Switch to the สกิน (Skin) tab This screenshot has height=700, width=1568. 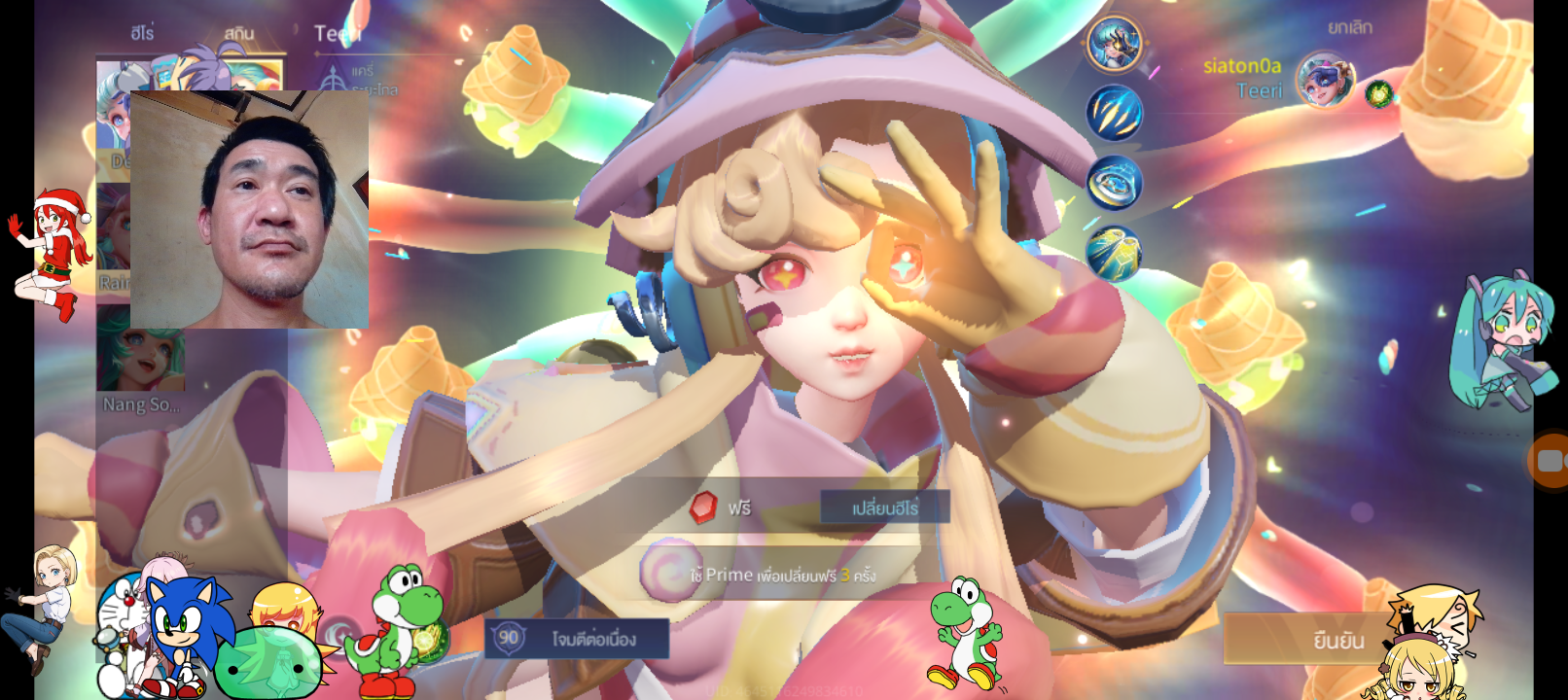tap(239, 34)
